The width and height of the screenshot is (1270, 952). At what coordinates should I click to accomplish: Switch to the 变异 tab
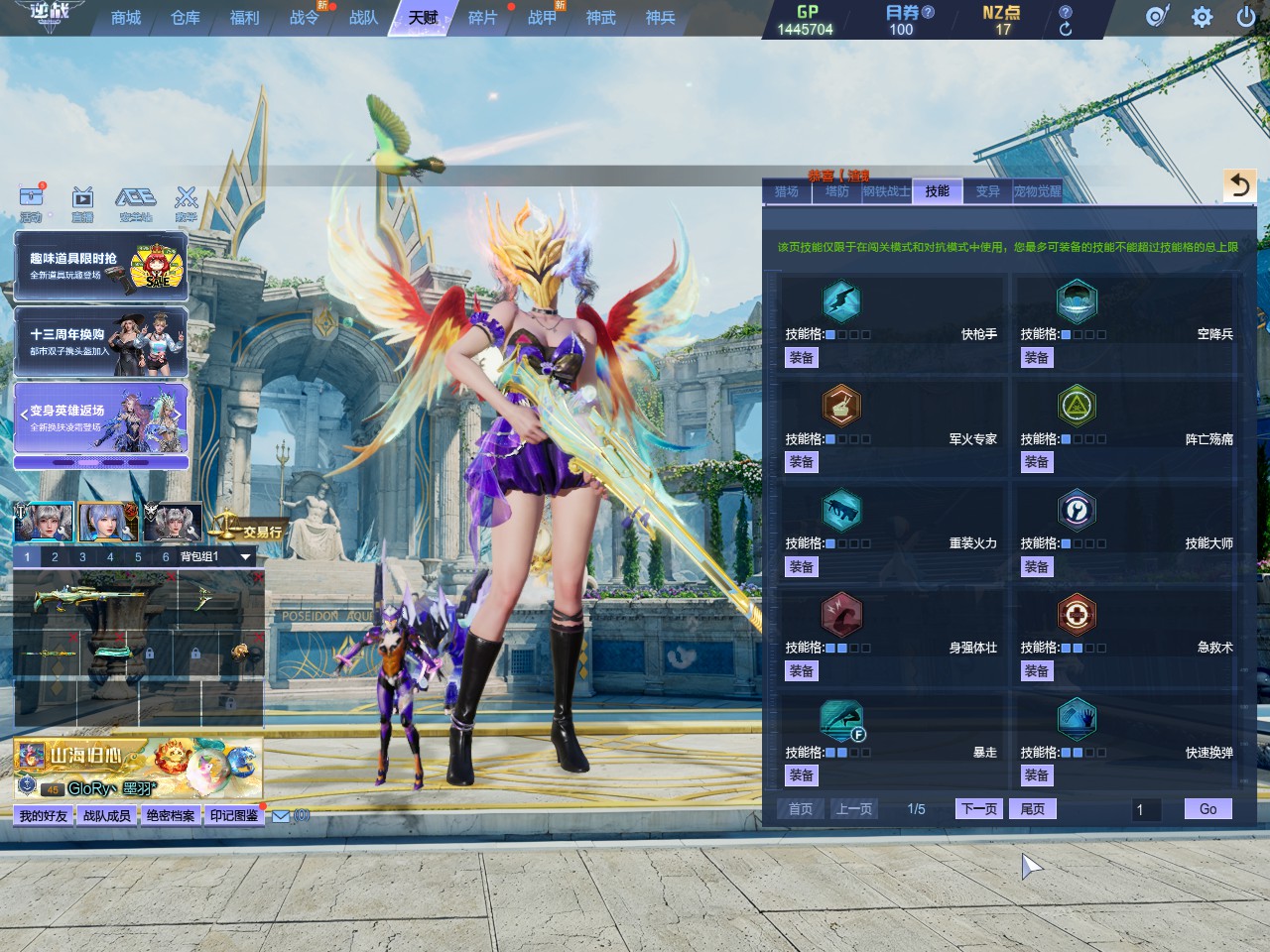point(987,191)
